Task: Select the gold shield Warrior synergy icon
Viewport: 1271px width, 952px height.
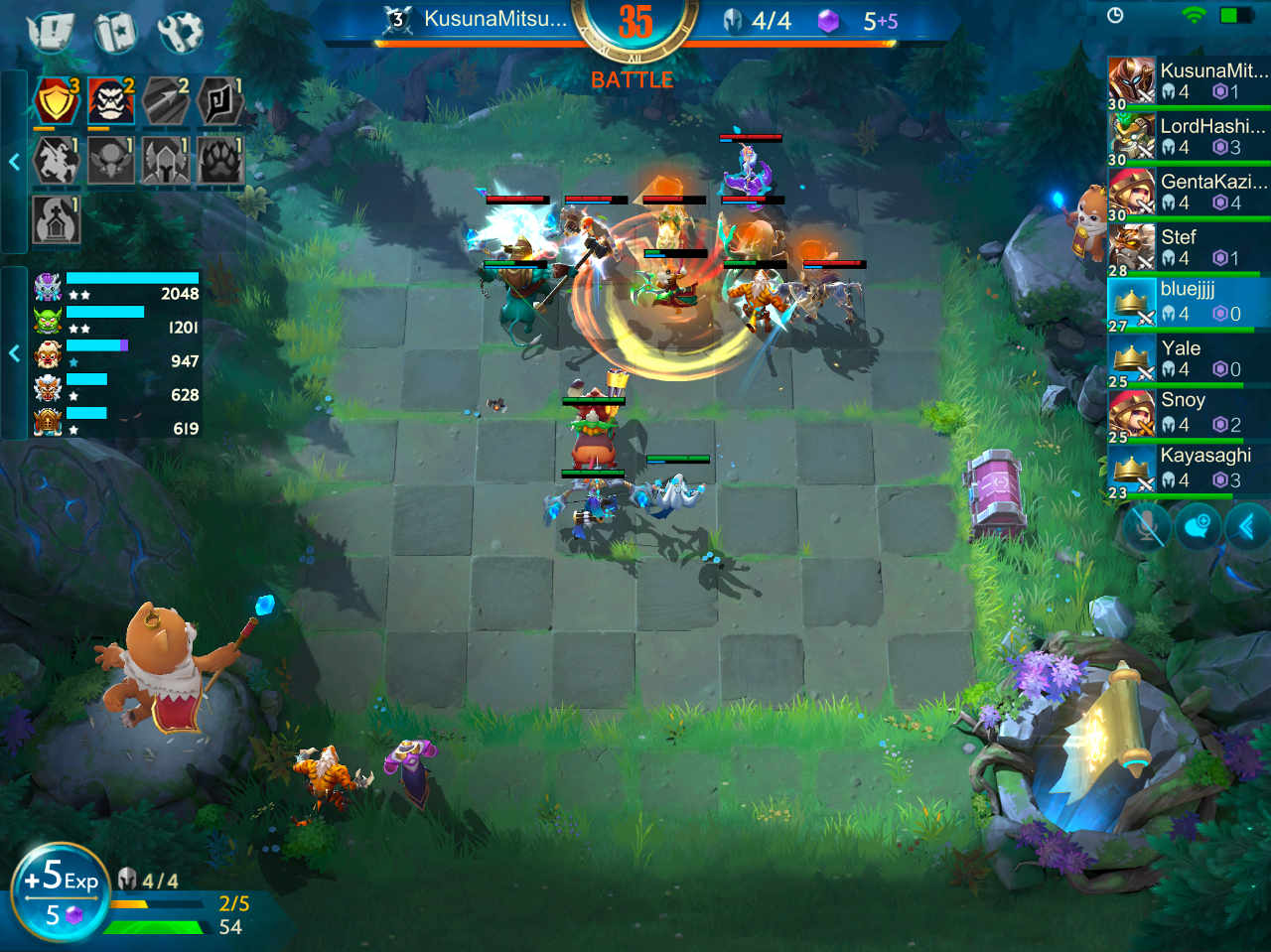Action: (x=57, y=99)
